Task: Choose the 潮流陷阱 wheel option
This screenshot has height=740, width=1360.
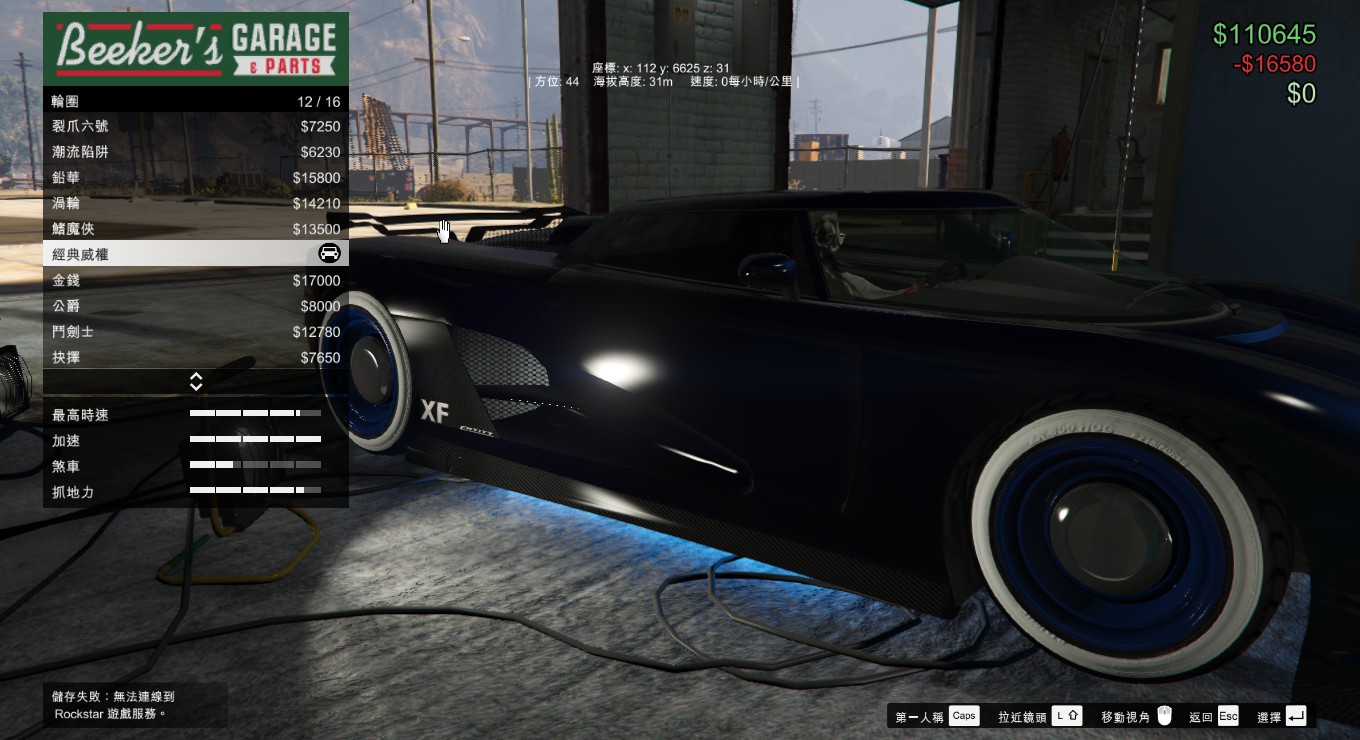Action: 195,152
